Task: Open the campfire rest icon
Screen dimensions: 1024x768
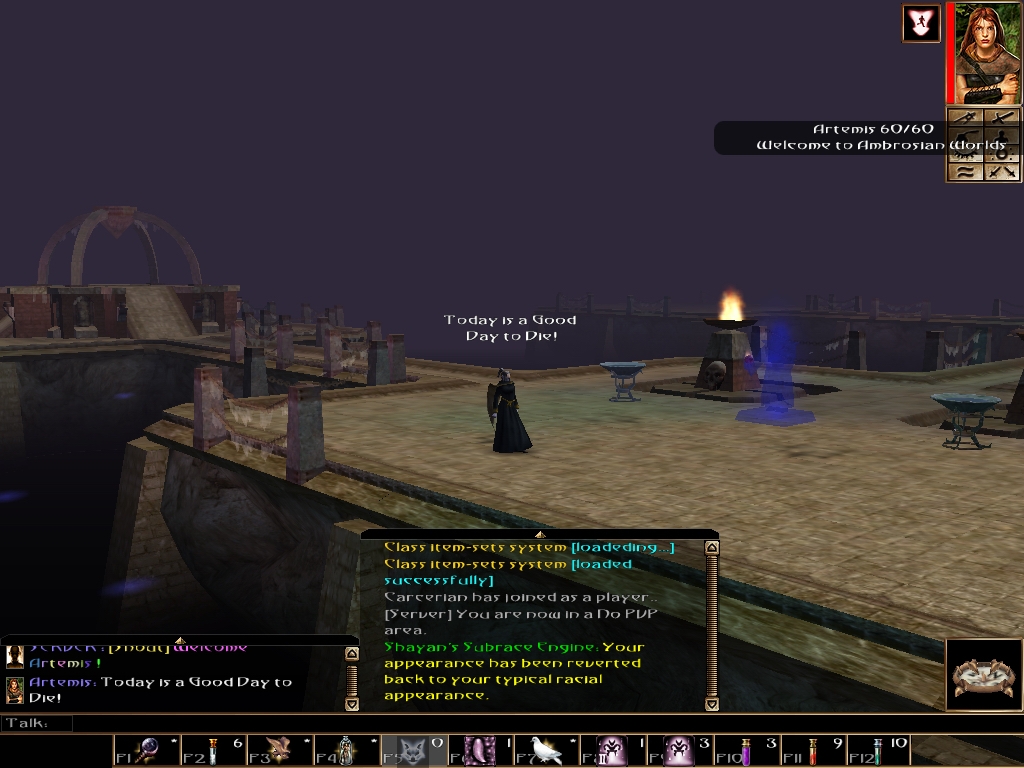Action: point(982,675)
